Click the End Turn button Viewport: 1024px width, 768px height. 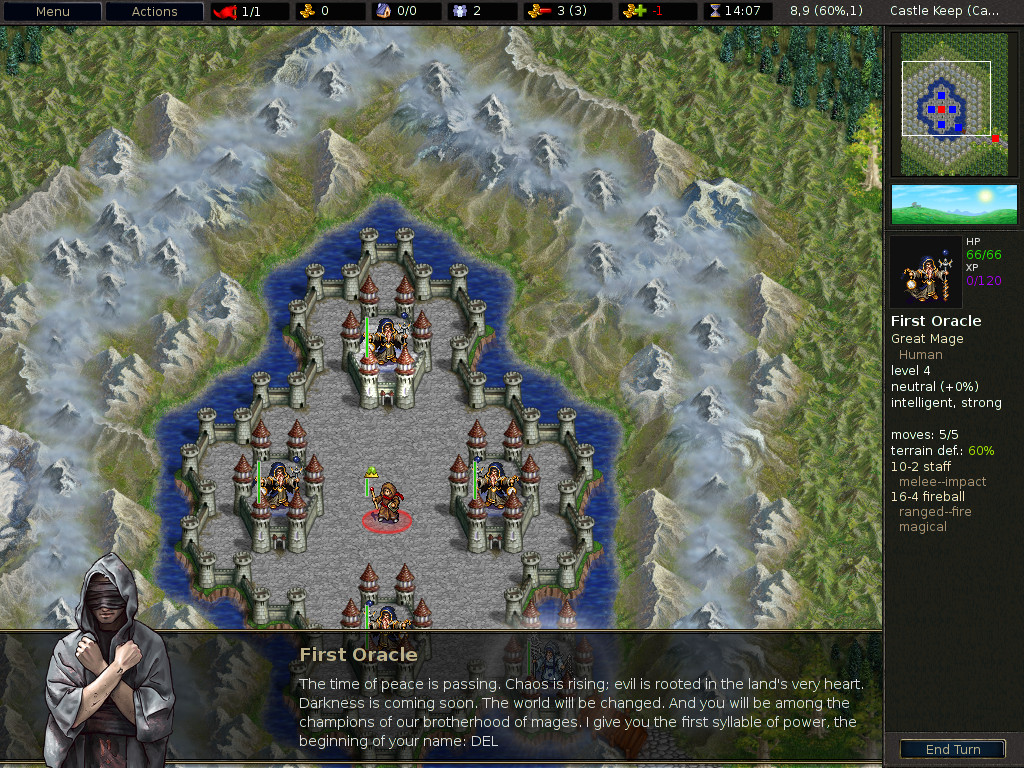coord(952,749)
